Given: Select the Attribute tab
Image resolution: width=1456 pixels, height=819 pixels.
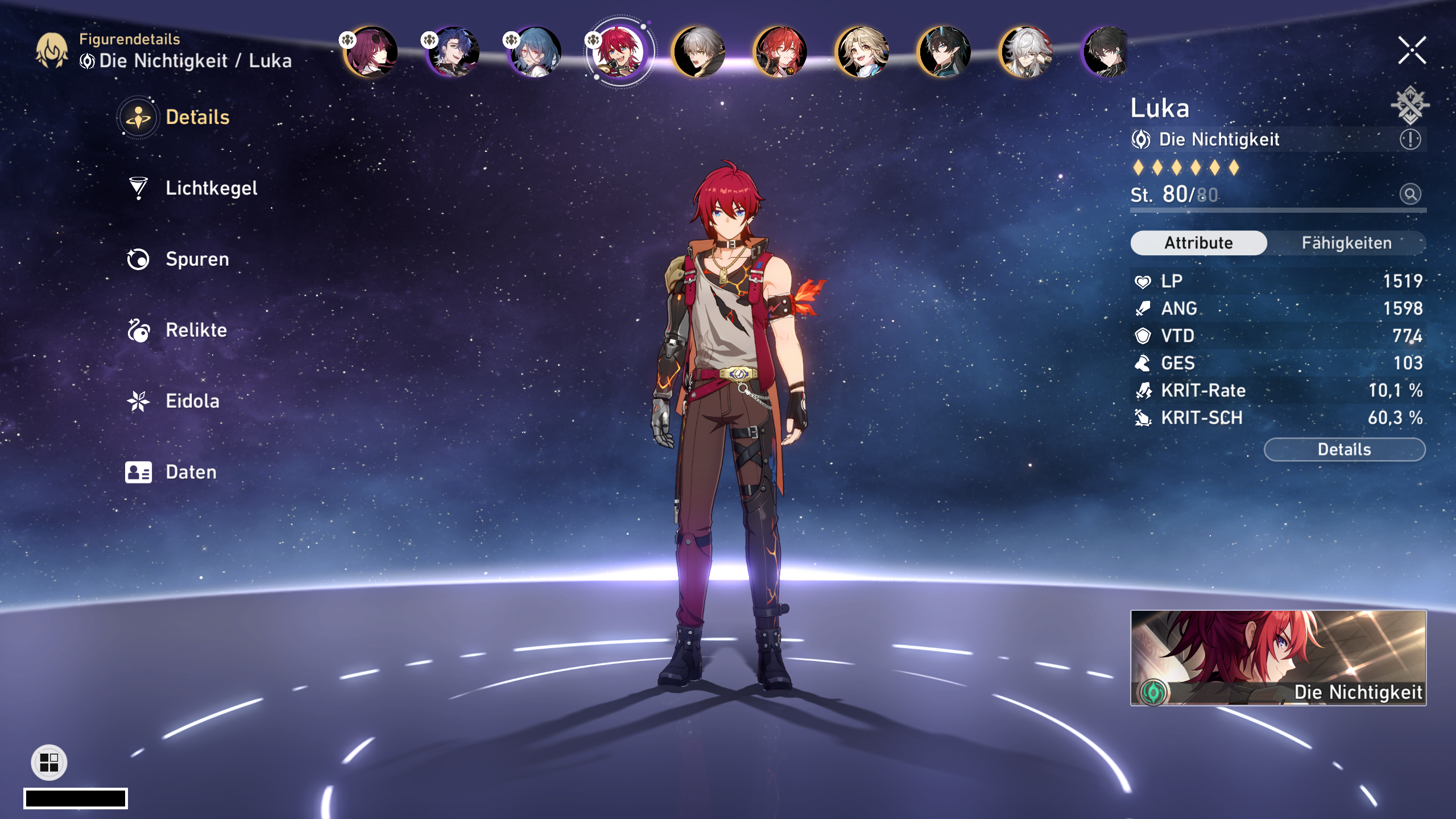Looking at the screenshot, I should point(1198,243).
